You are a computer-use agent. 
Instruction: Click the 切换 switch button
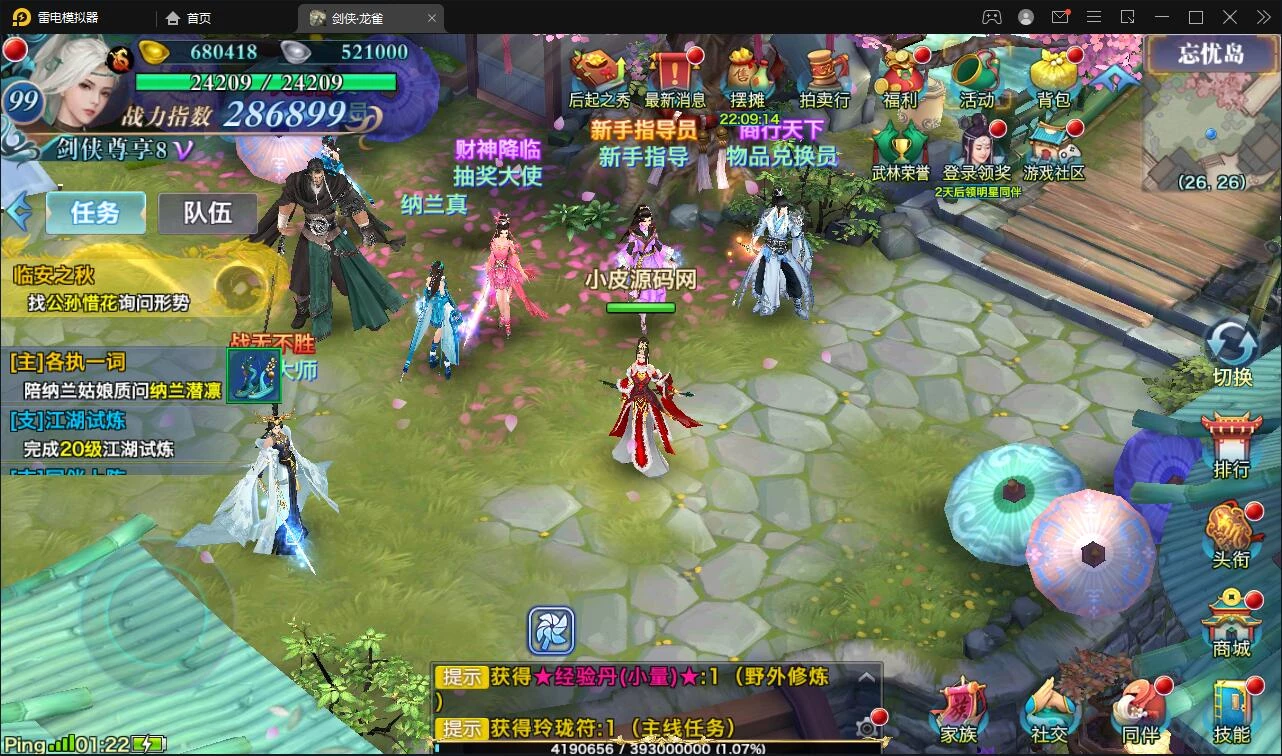click(x=1232, y=352)
